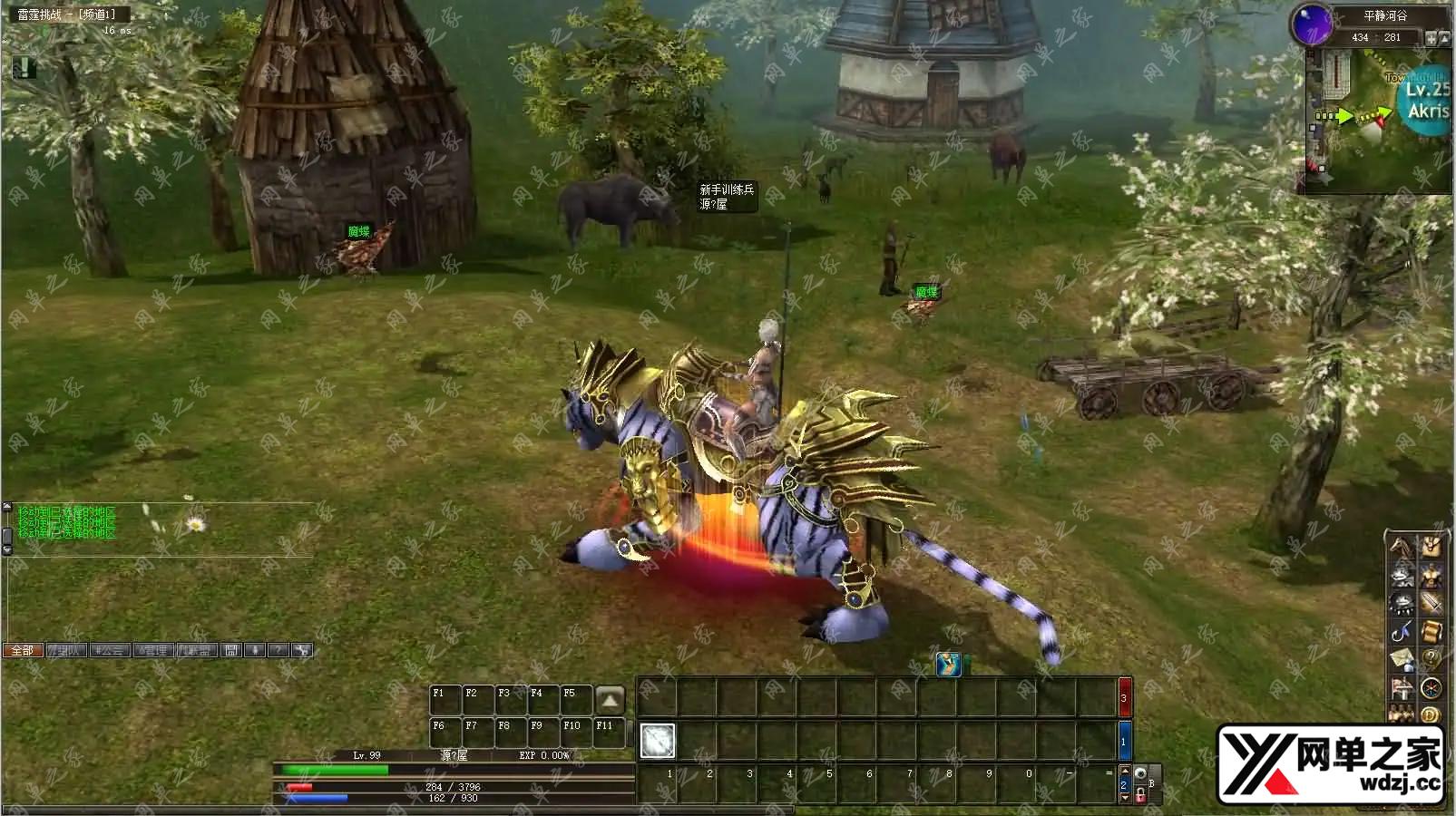Switch to the 全部 chat tab
Image resolution: width=1456 pixels, height=816 pixels.
(x=23, y=650)
